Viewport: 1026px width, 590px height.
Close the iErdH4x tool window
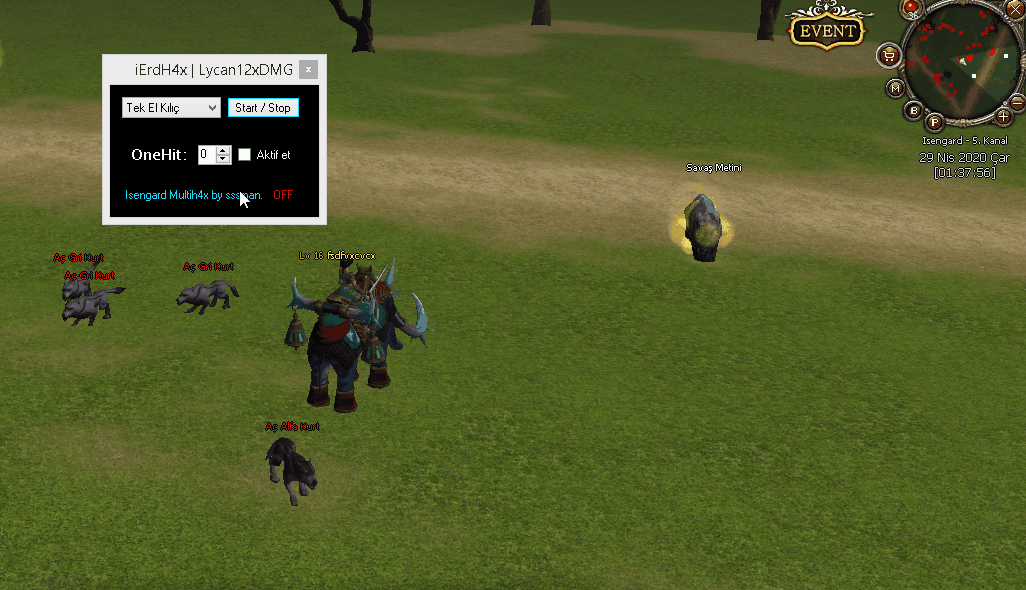click(x=309, y=69)
